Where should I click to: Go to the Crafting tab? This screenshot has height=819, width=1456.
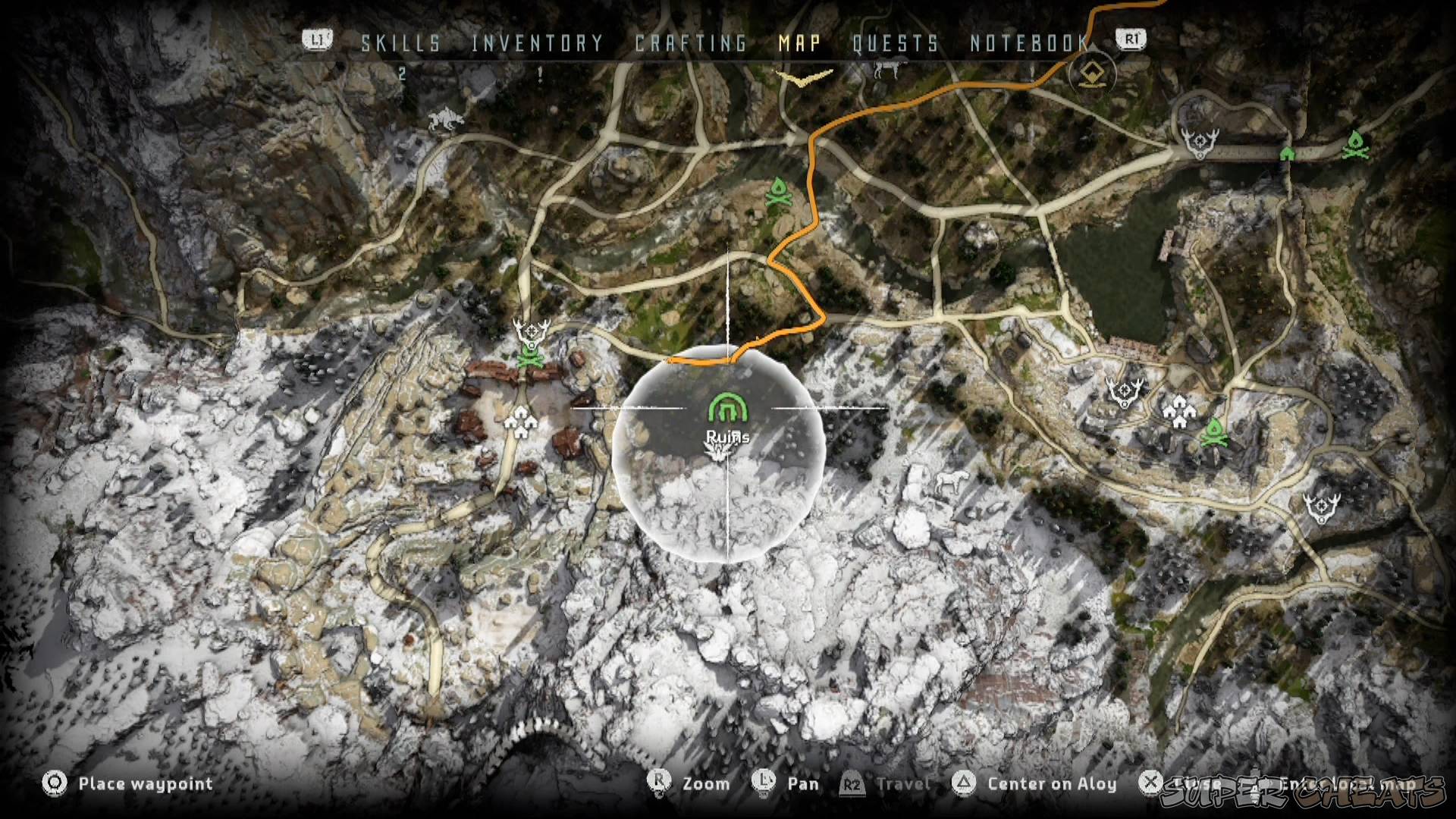691,43
